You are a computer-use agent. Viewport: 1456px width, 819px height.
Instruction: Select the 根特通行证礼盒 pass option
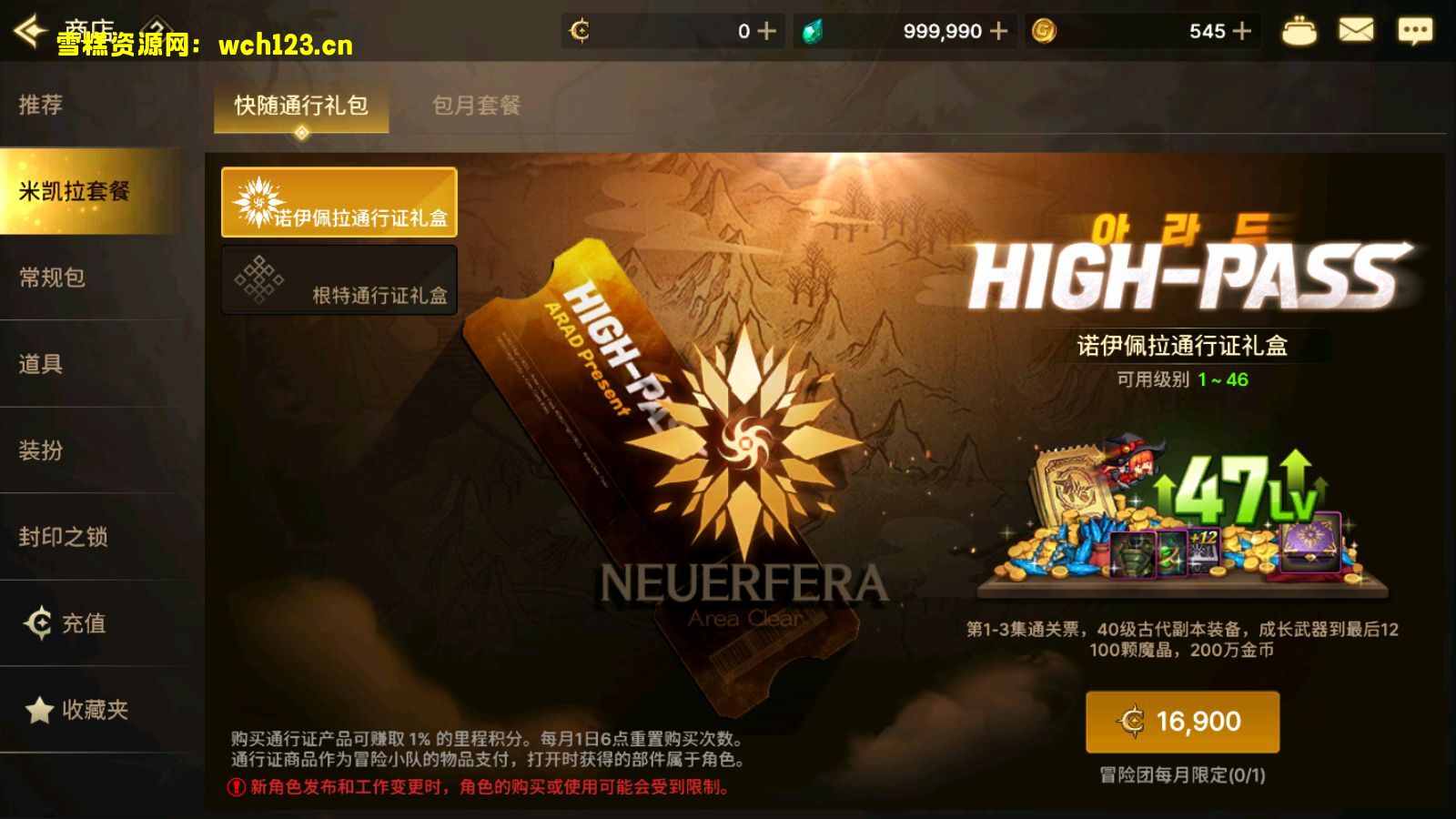point(339,280)
